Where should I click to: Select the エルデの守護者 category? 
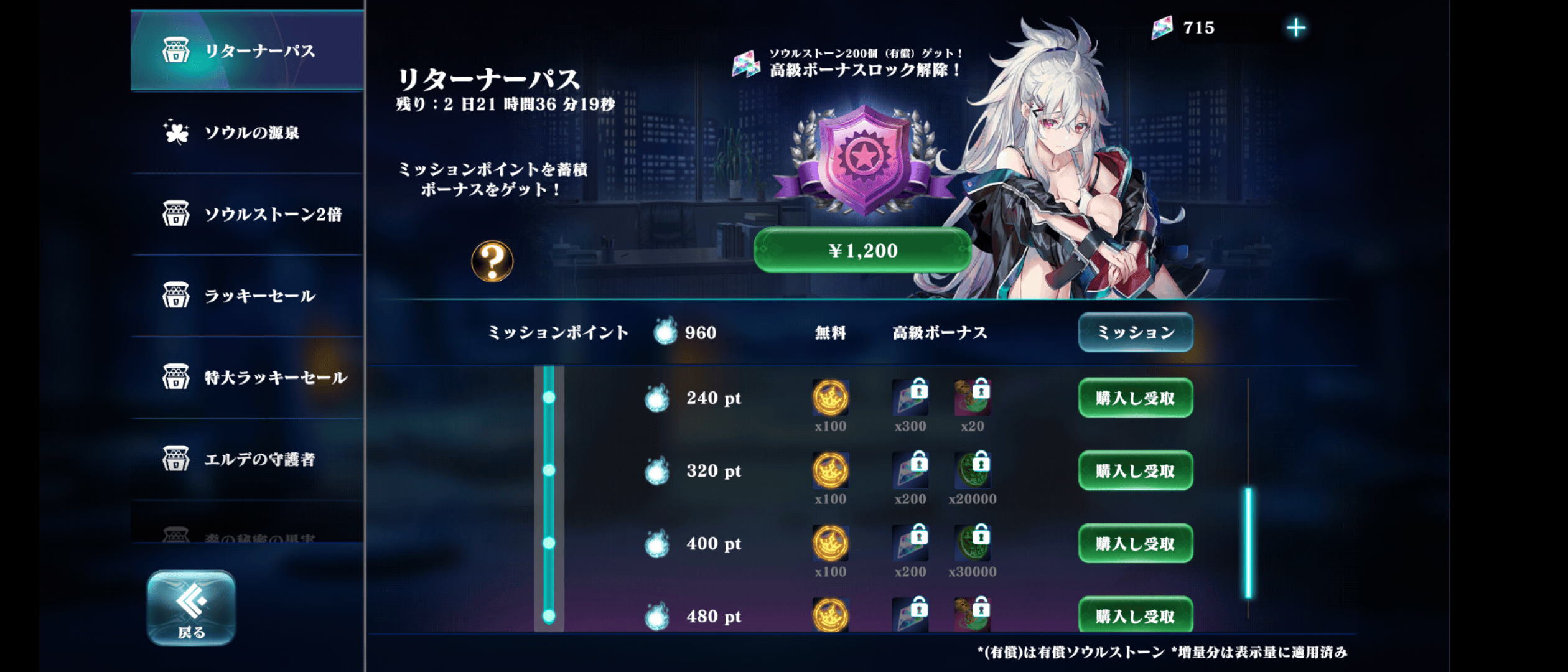[x=247, y=459]
